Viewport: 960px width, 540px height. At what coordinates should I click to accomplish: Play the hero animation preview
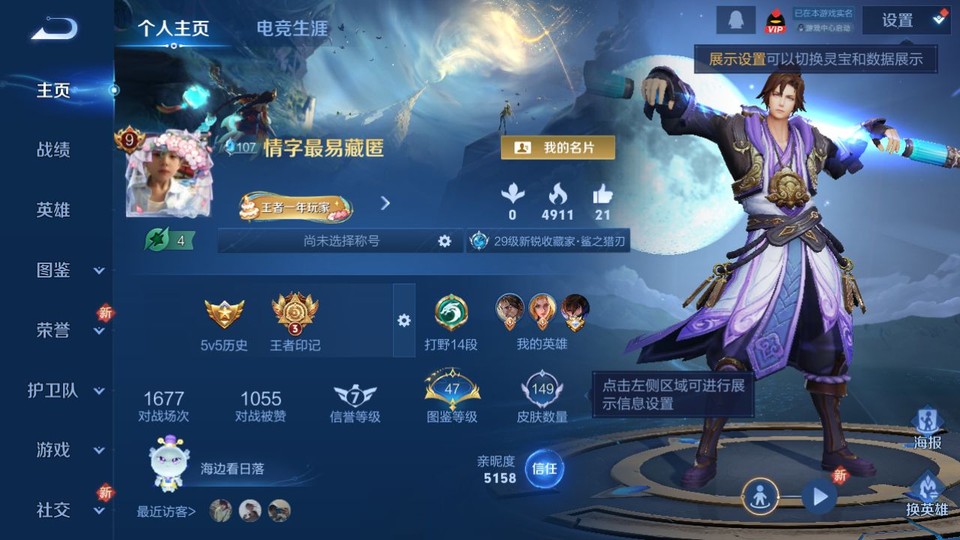[x=819, y=496]
